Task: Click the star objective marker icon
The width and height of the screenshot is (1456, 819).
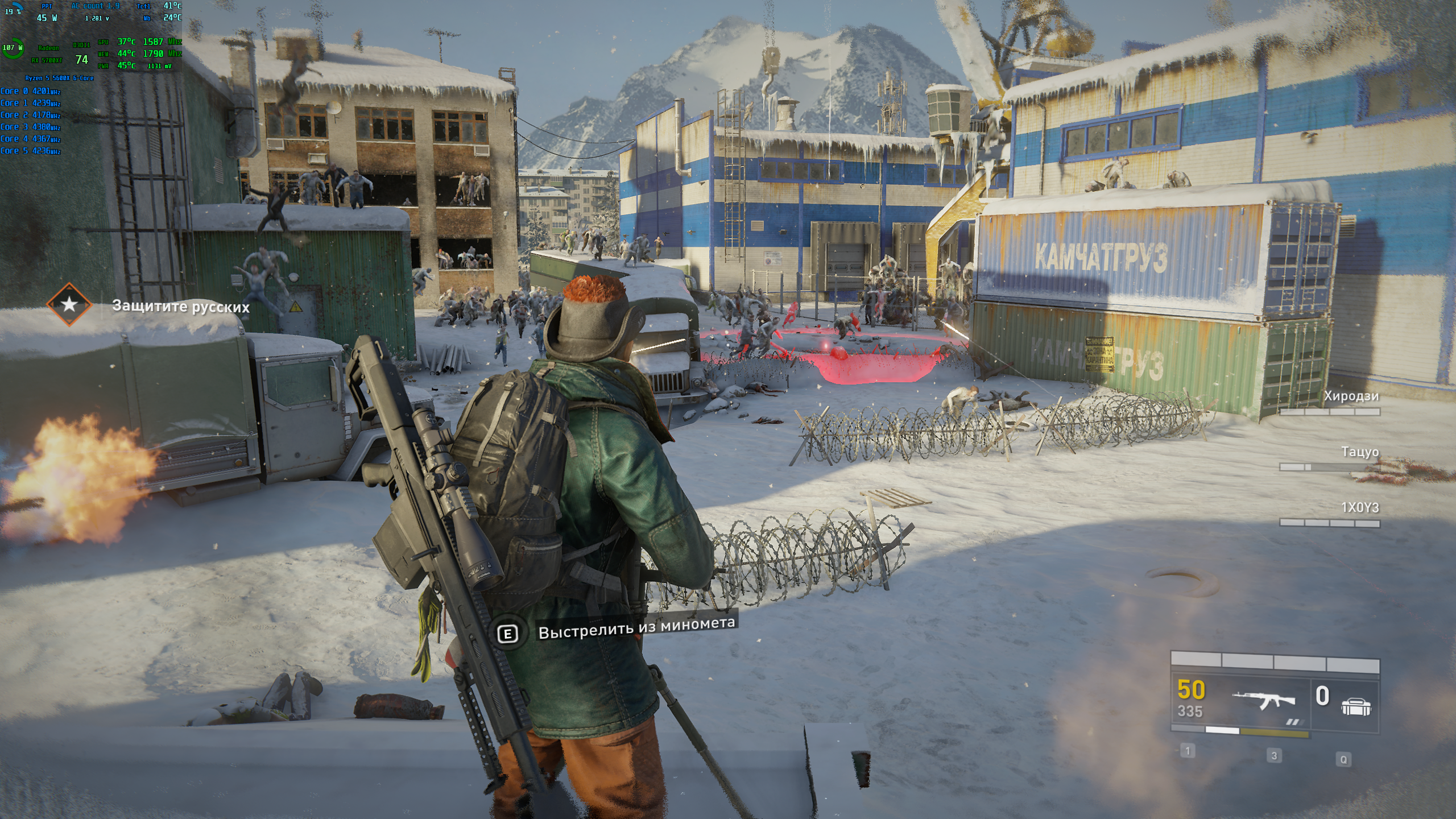Action: click(x=69, y=304)
